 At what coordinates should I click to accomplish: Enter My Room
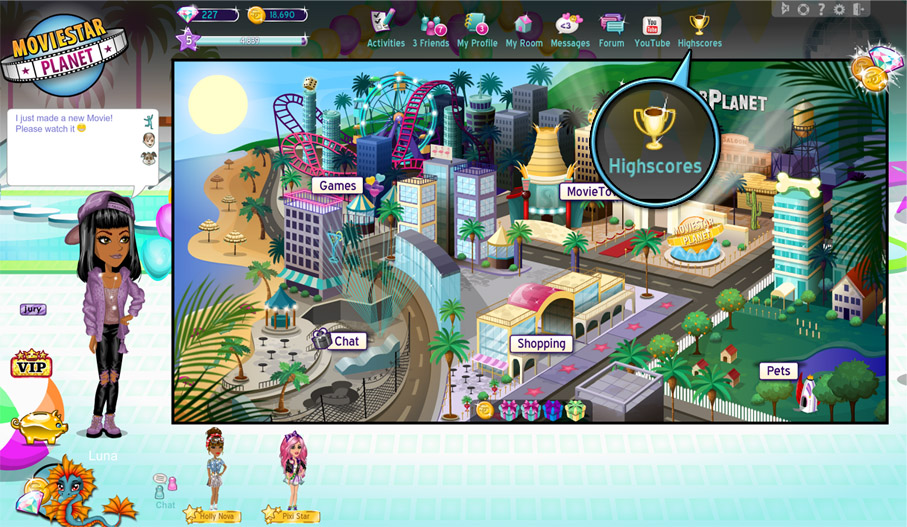(x=524, y=29)
